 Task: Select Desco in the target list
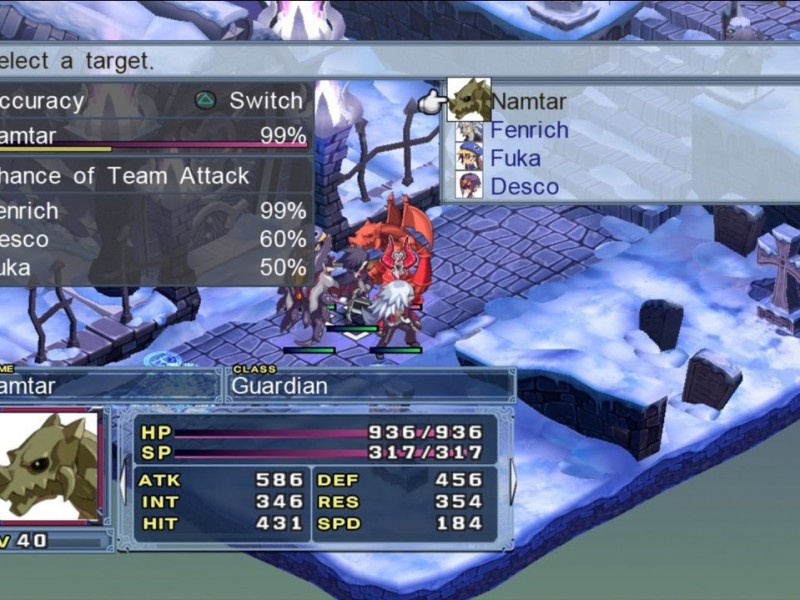click(524, 186)
